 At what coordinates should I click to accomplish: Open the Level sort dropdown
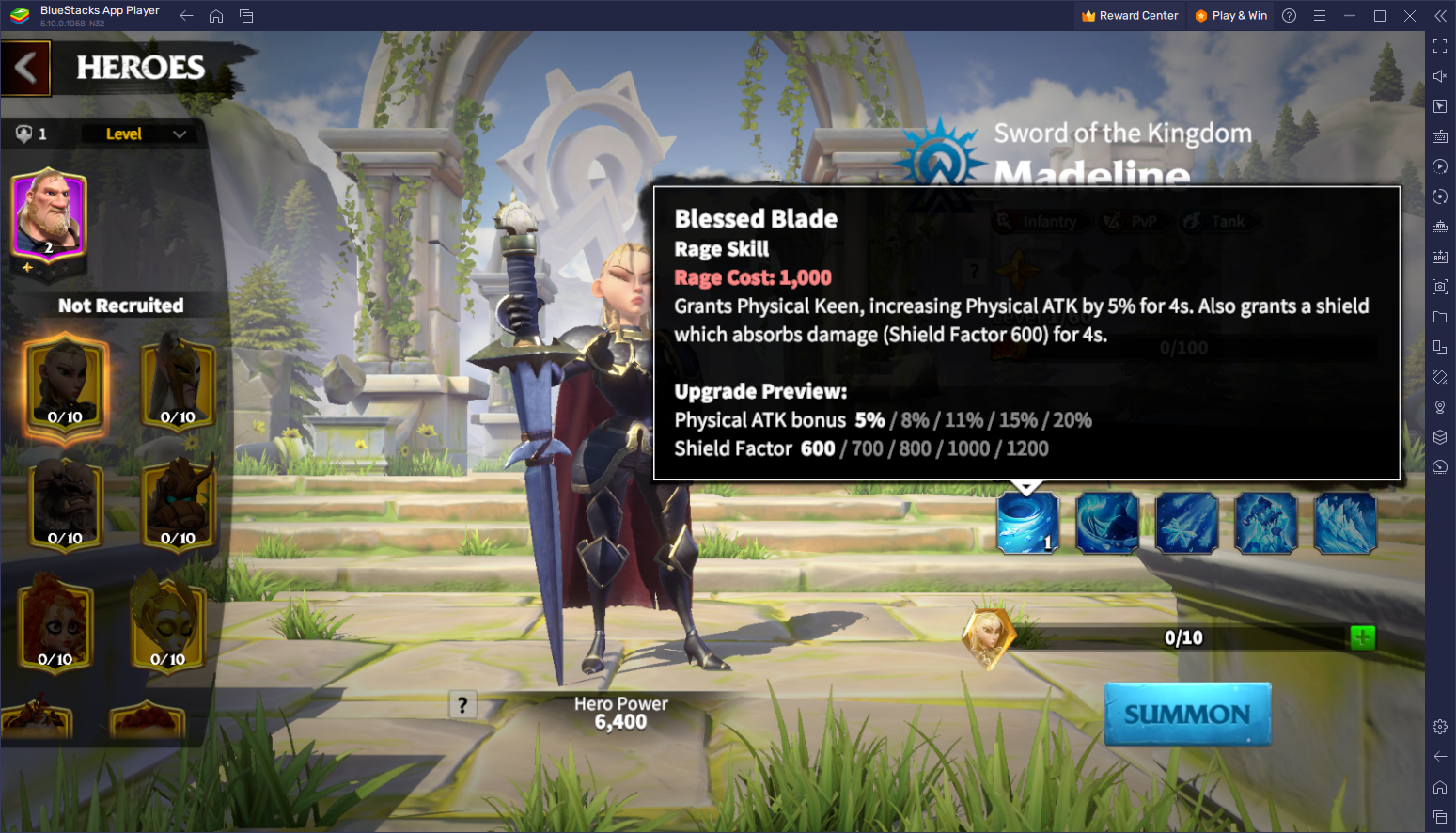146,134
